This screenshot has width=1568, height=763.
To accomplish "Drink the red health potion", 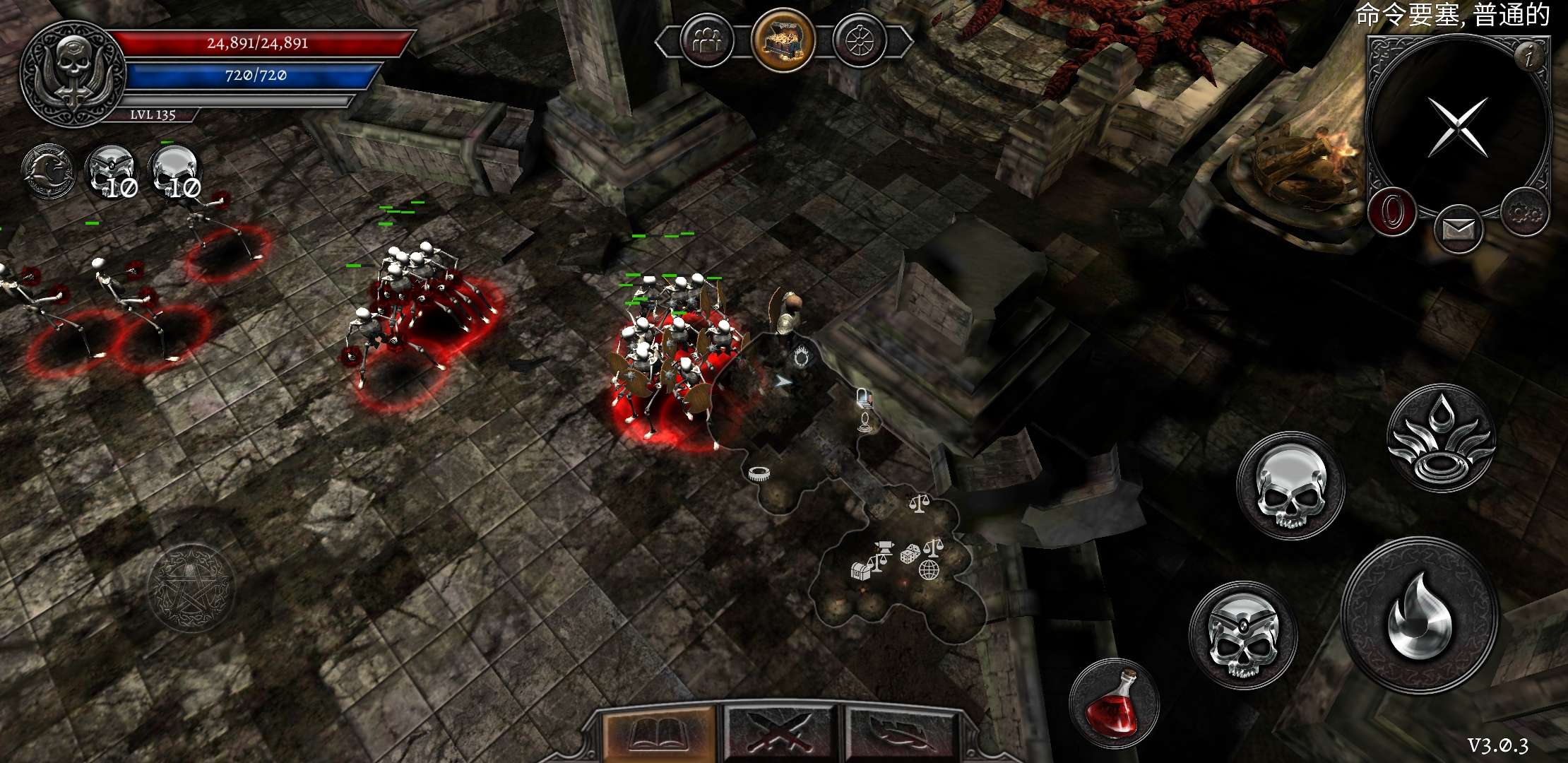I will click(1113, 703).
